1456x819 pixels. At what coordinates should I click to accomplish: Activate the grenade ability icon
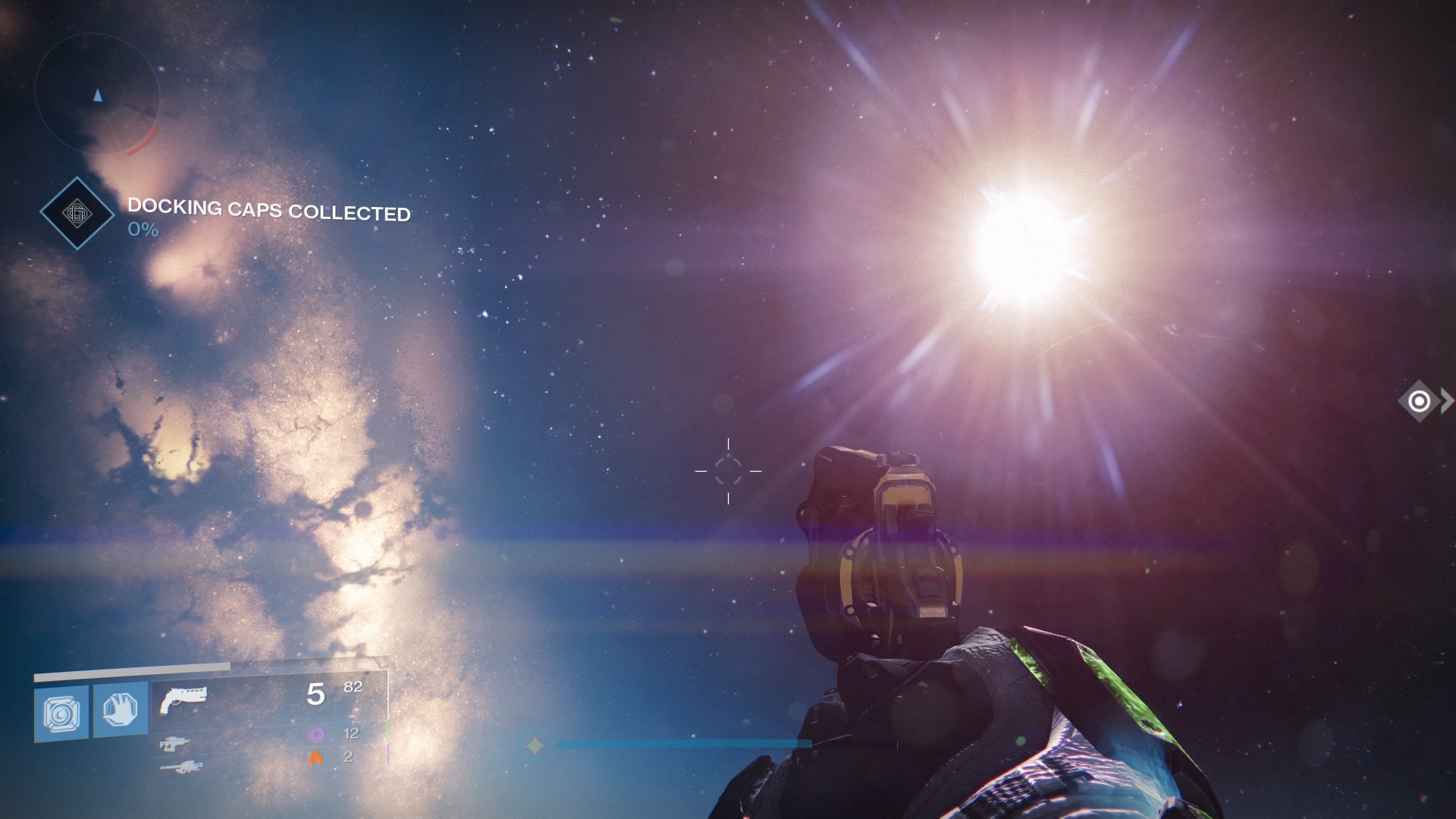(61, 713)
